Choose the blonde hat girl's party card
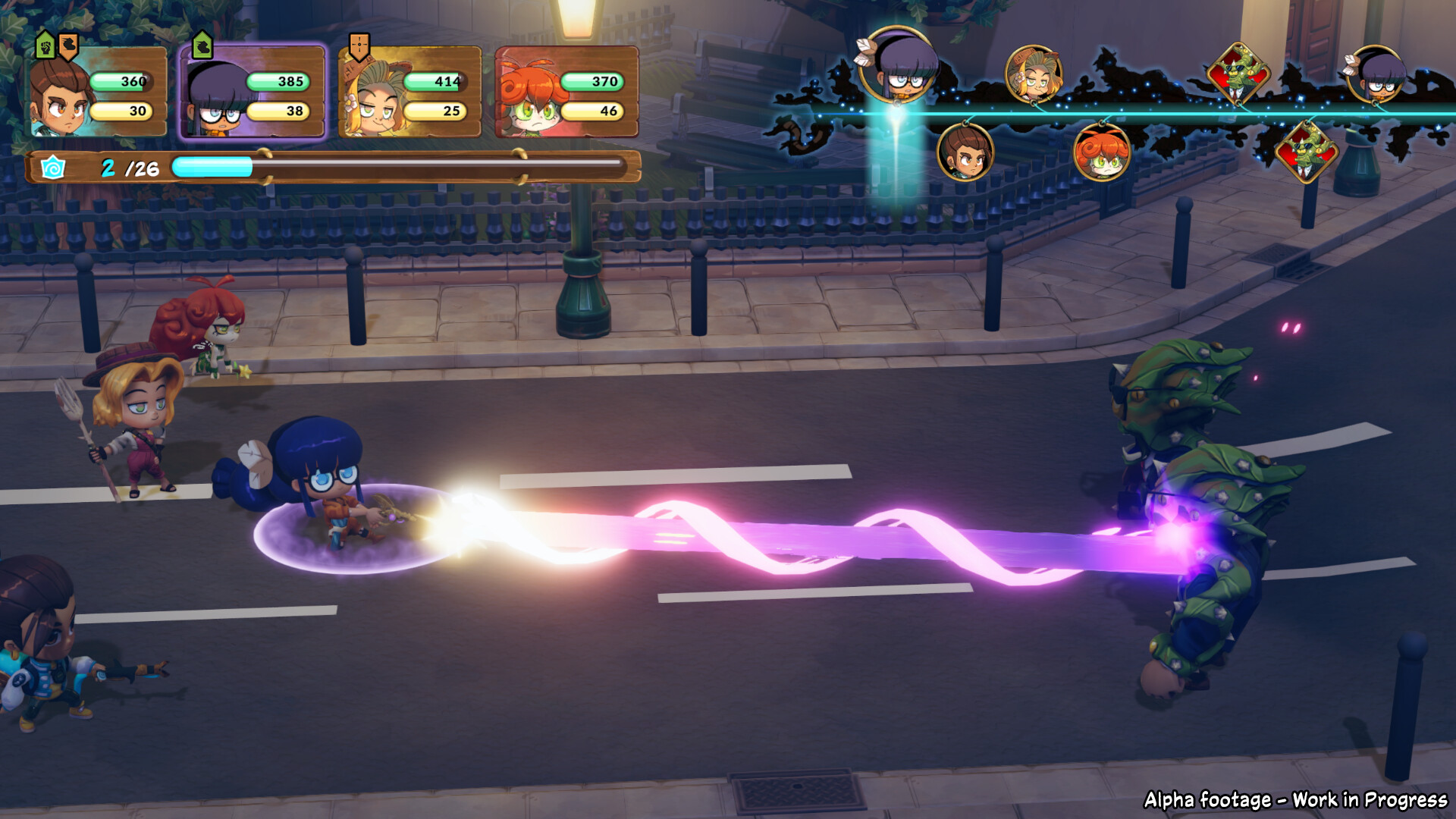 point(409,93)
